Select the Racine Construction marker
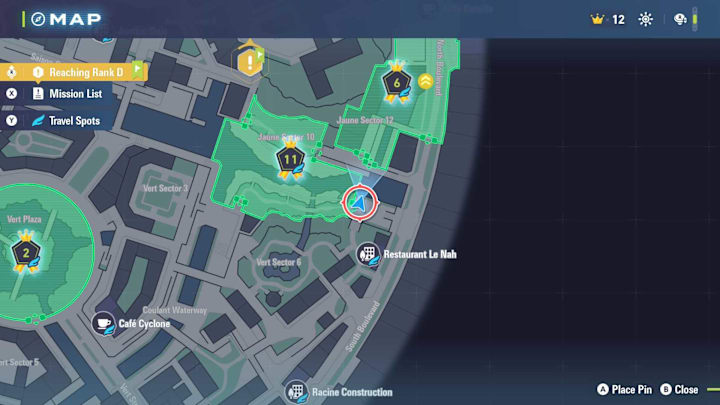Image resolution: width=720 pixels, height=405 pixels. pos(295,391)
